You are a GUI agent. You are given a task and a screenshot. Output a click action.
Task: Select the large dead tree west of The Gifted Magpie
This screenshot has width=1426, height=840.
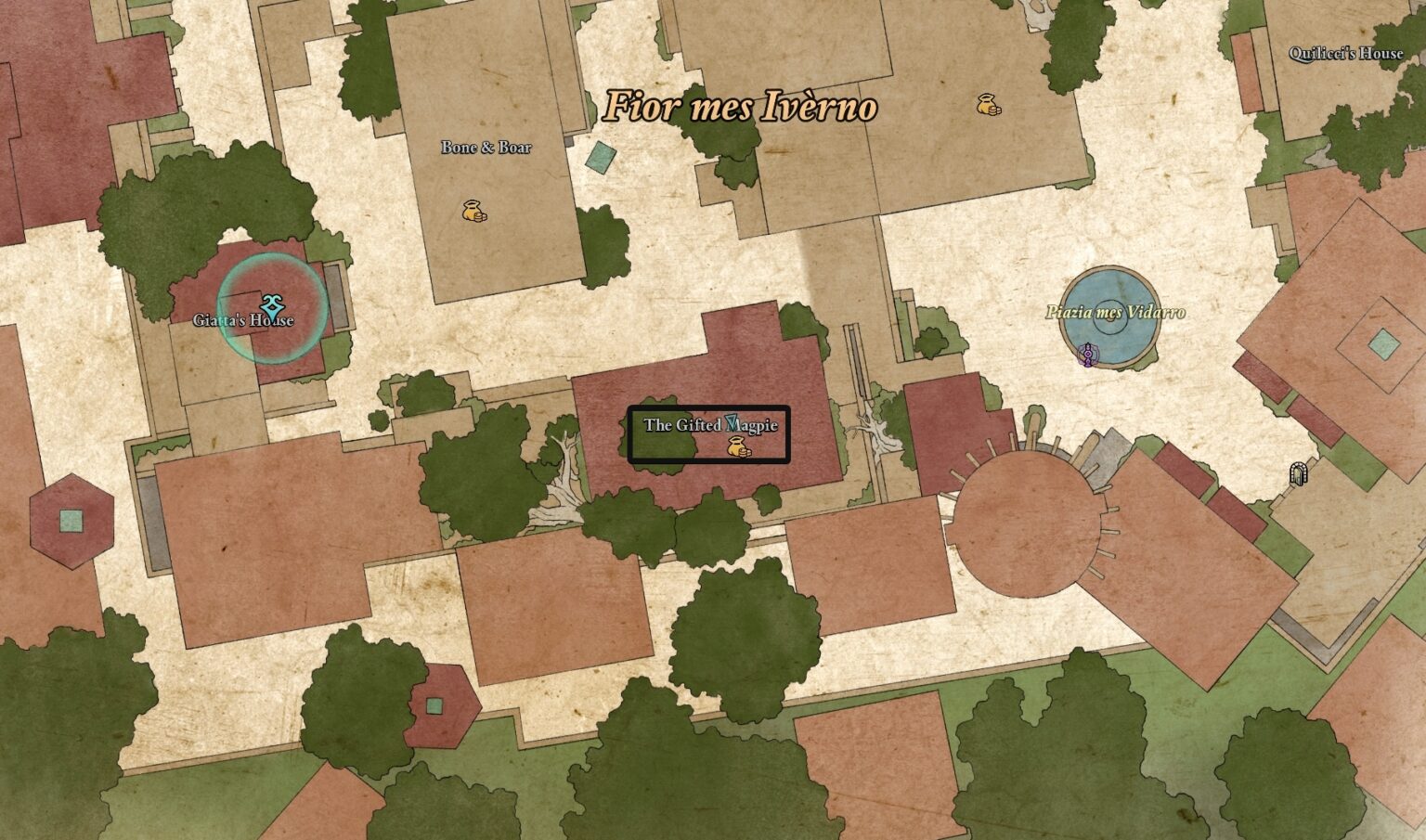pos(566,464)
